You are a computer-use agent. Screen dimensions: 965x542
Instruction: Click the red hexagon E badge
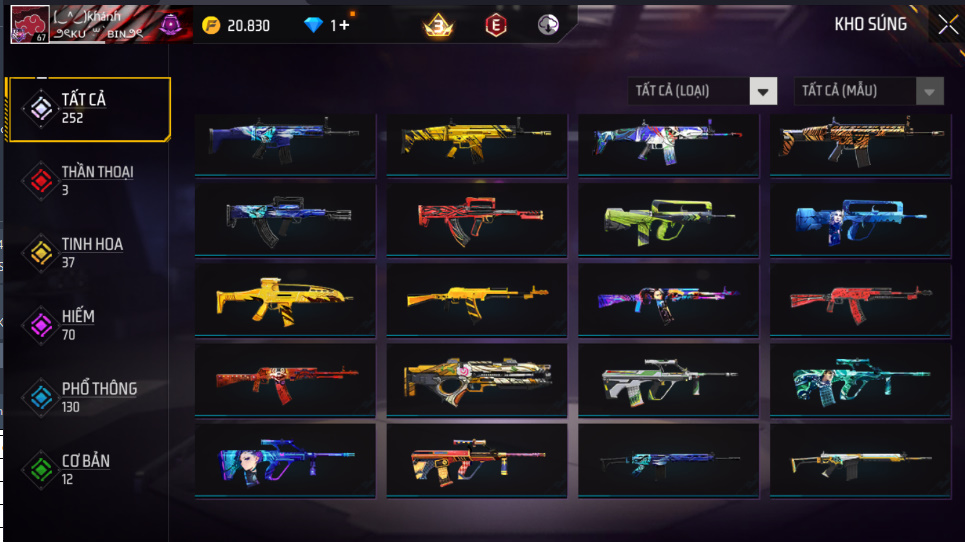[494, 26]
